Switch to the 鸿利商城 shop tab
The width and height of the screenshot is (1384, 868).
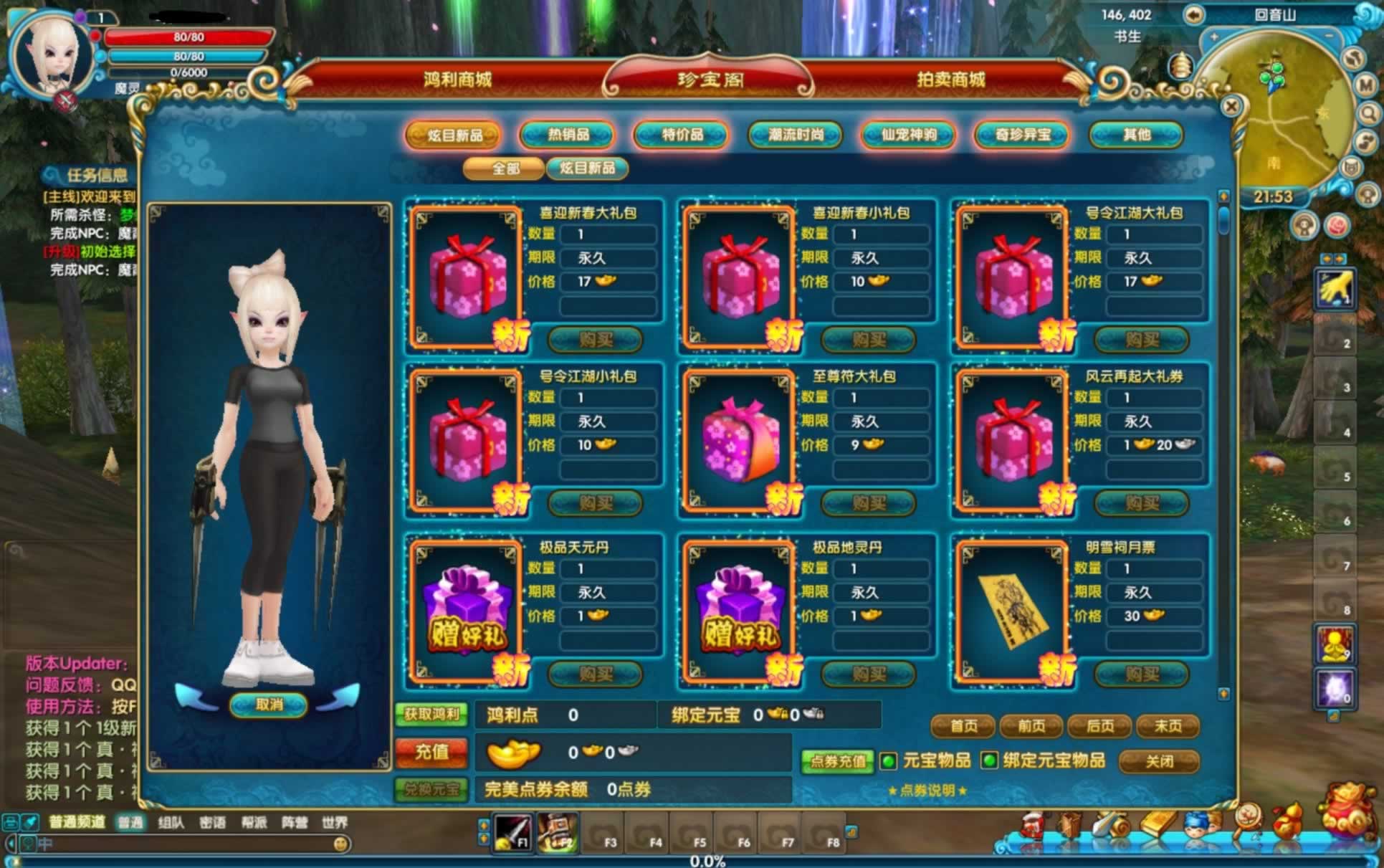point(457,80)
